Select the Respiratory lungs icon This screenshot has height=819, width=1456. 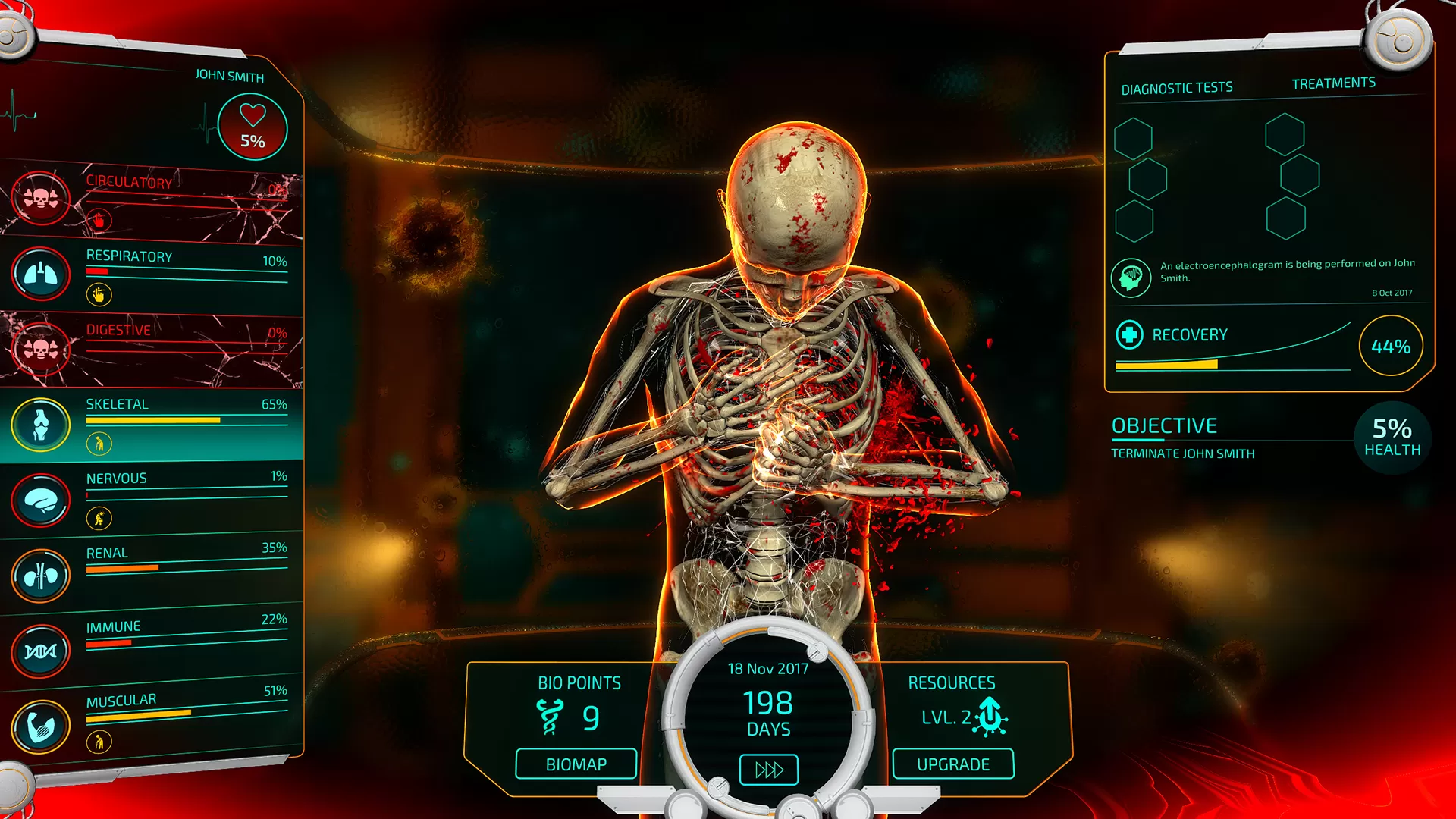coord(40,274)
